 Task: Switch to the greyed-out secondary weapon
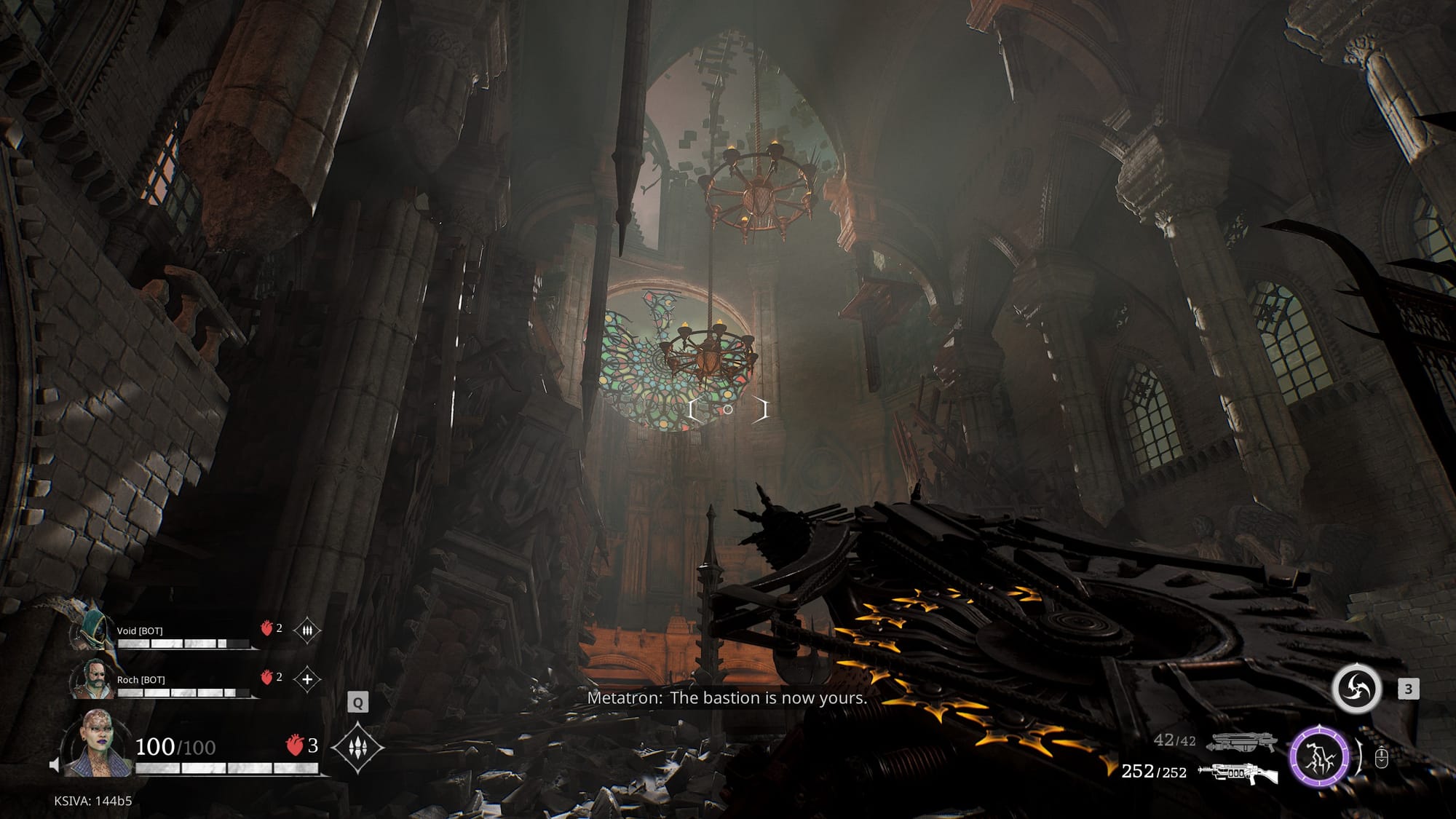tap(1242, 742)
